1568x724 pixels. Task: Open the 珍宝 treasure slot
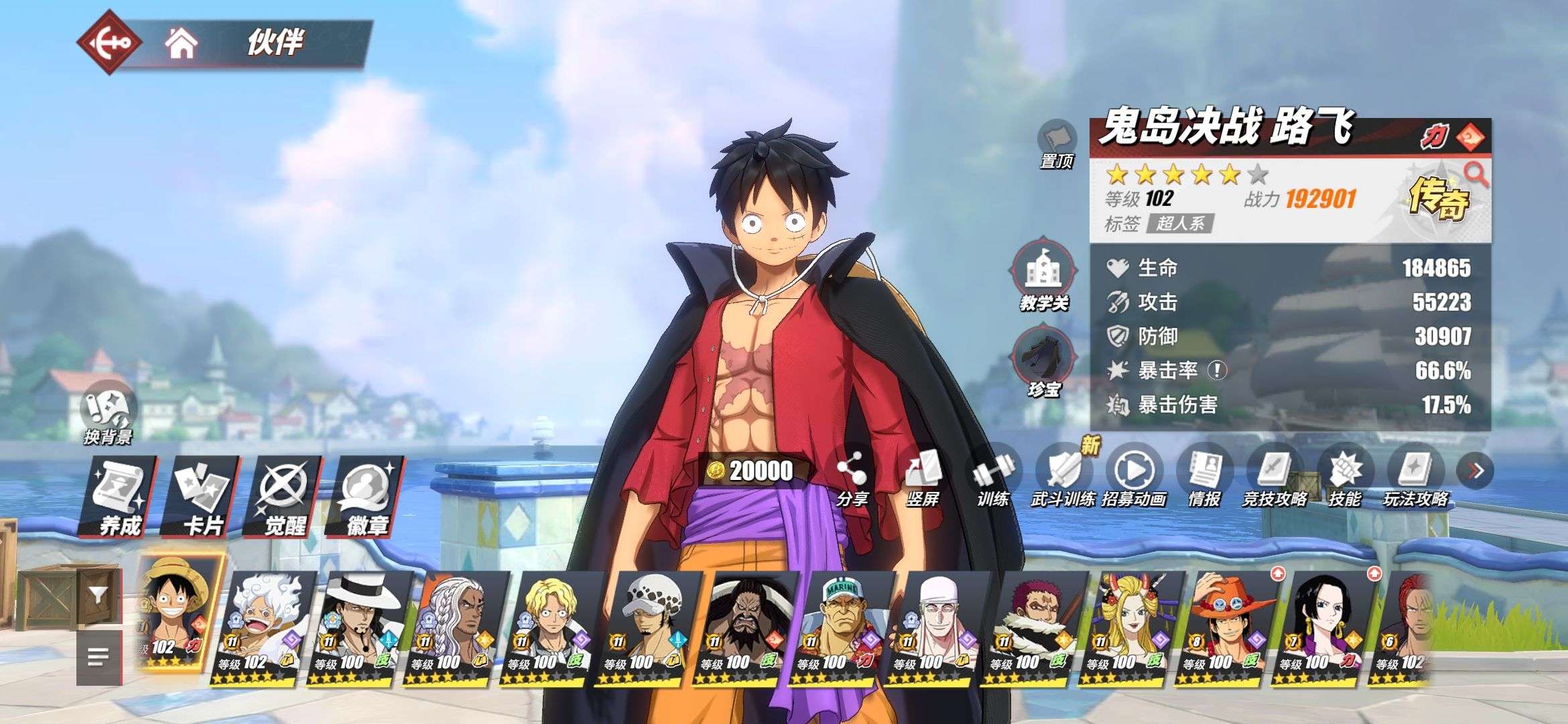pos(1044,362)
